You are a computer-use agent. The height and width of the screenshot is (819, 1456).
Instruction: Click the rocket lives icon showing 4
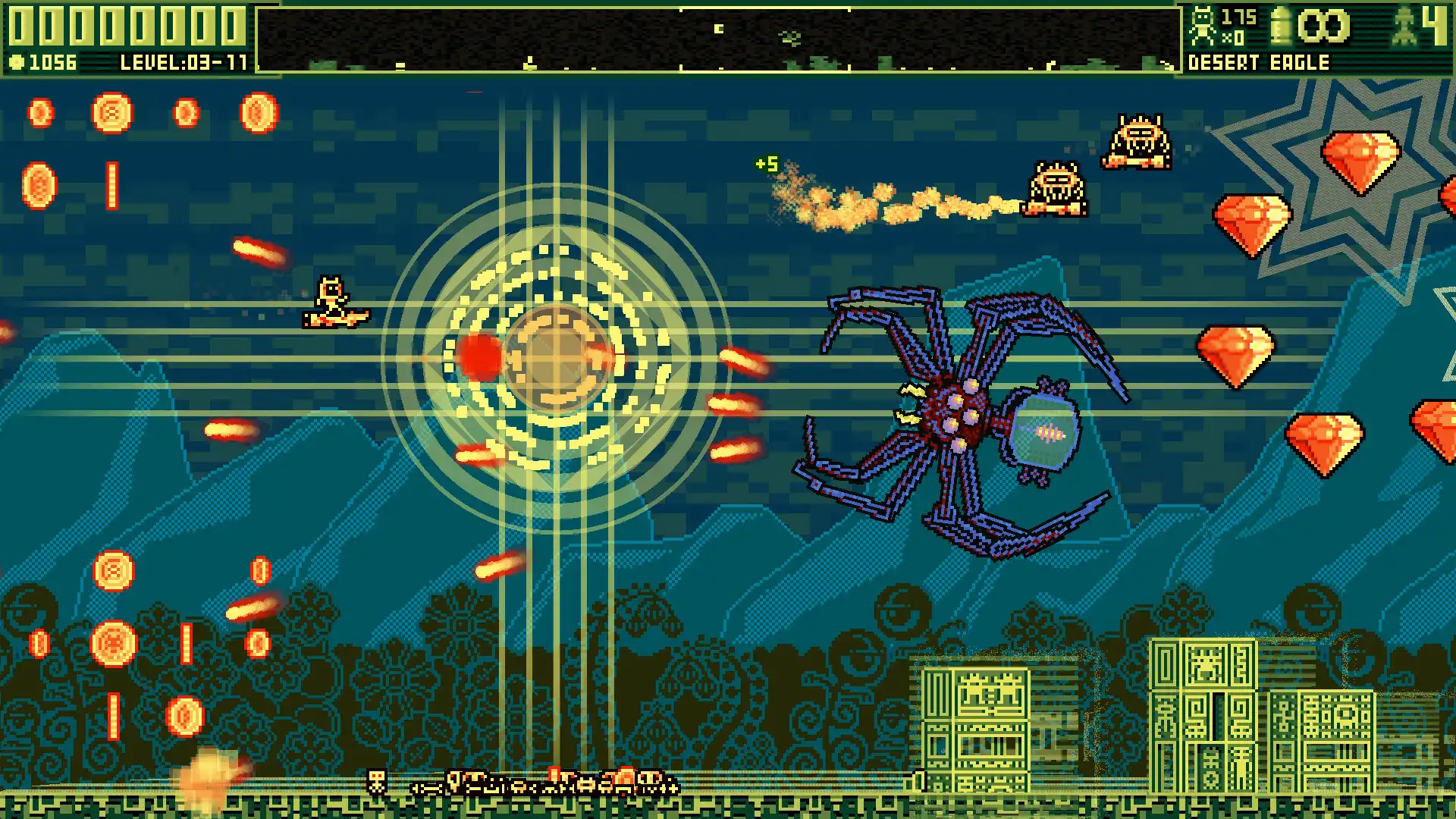pos(1404,24)
